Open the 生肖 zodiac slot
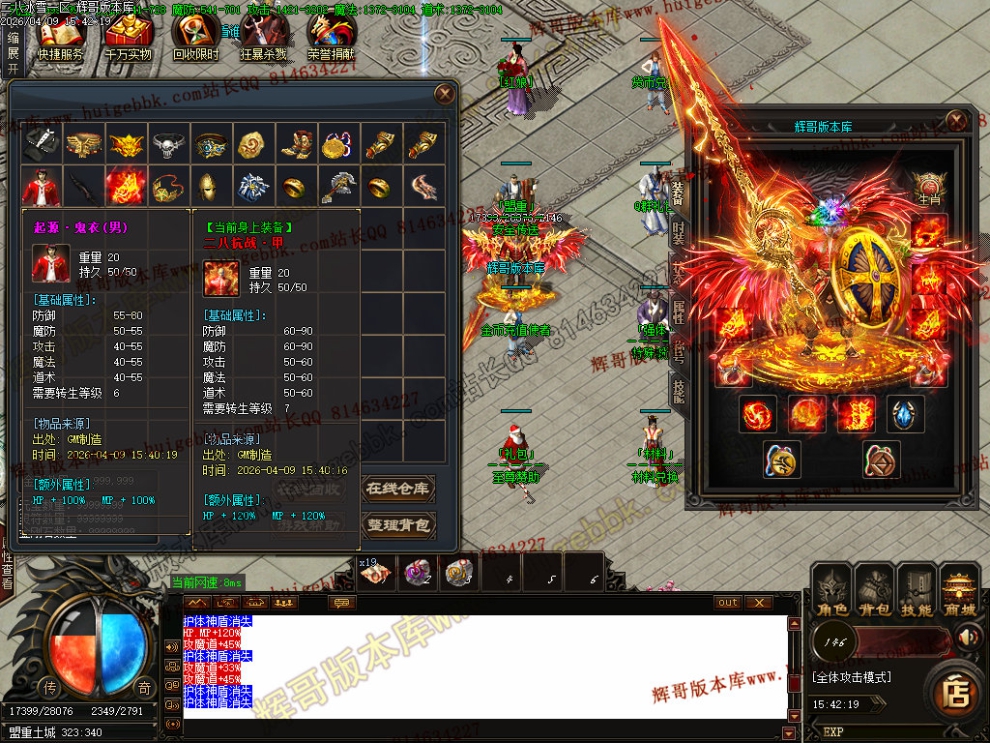This screenshot has height=743, width=990. click(929, 187)
